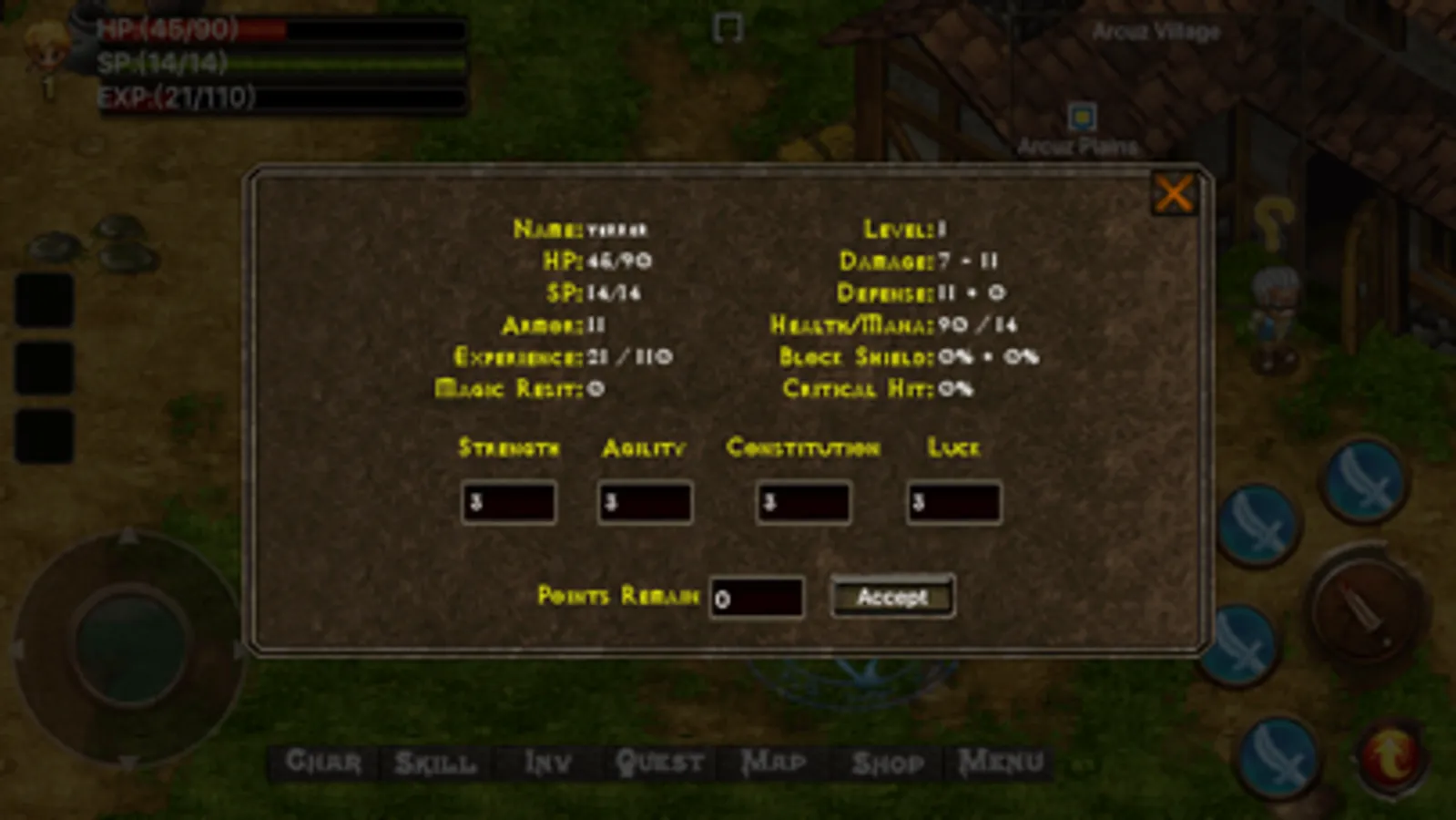Click the Points Remain field
Image resolution: width=1456 pixels, height=820 pixels.
coord(757,598)
